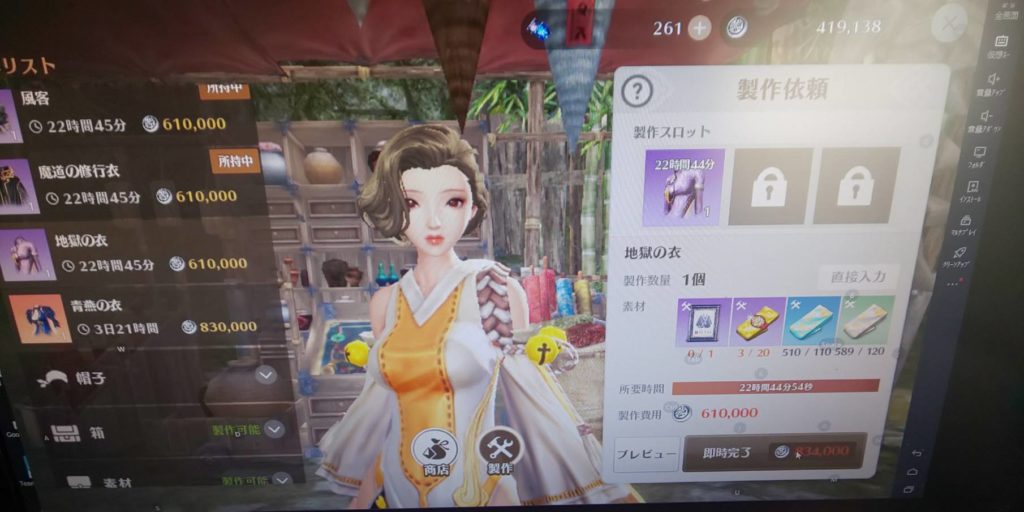Add currency with the plus button
The height and width of the screenshot is (512, 1024).
tap(700, 28)
